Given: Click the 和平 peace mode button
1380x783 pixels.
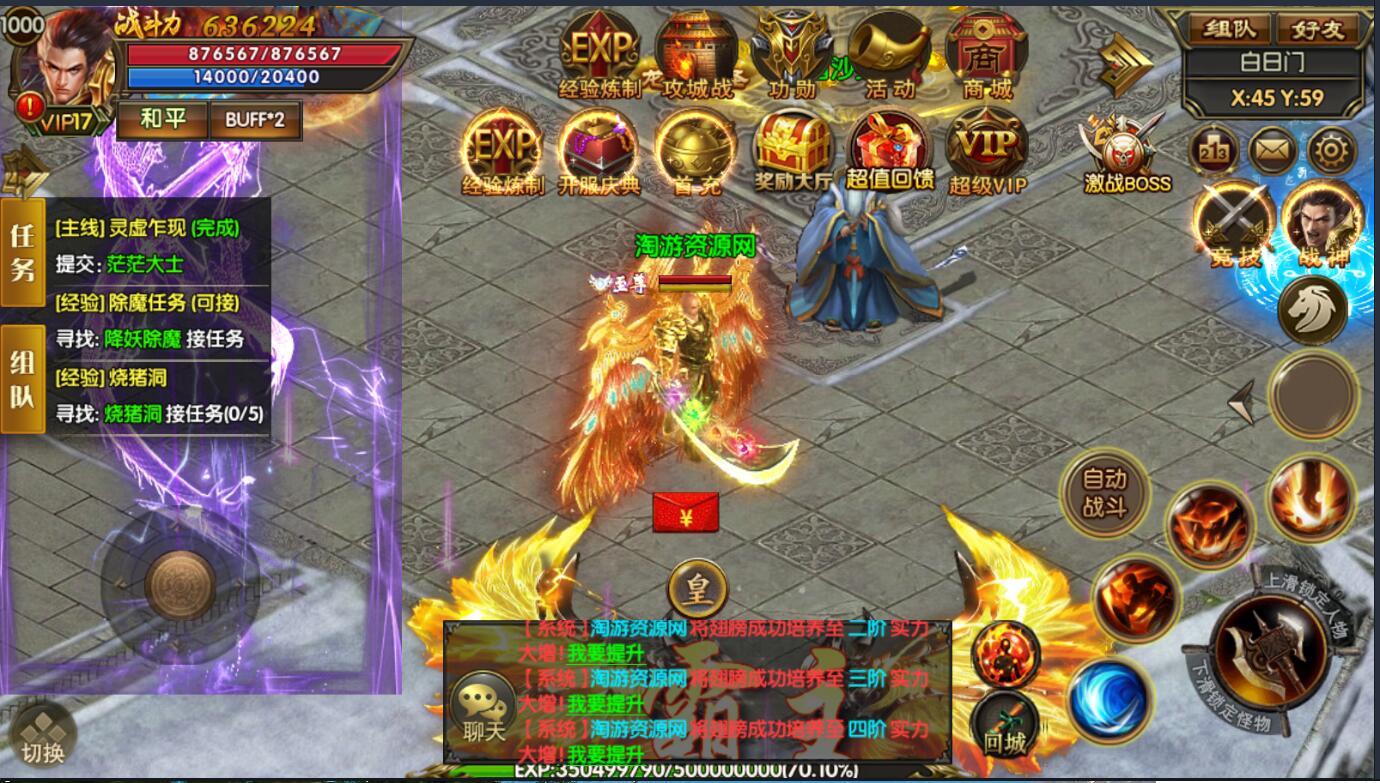Looking at the screenshot, I should click(x=163, y=120).
